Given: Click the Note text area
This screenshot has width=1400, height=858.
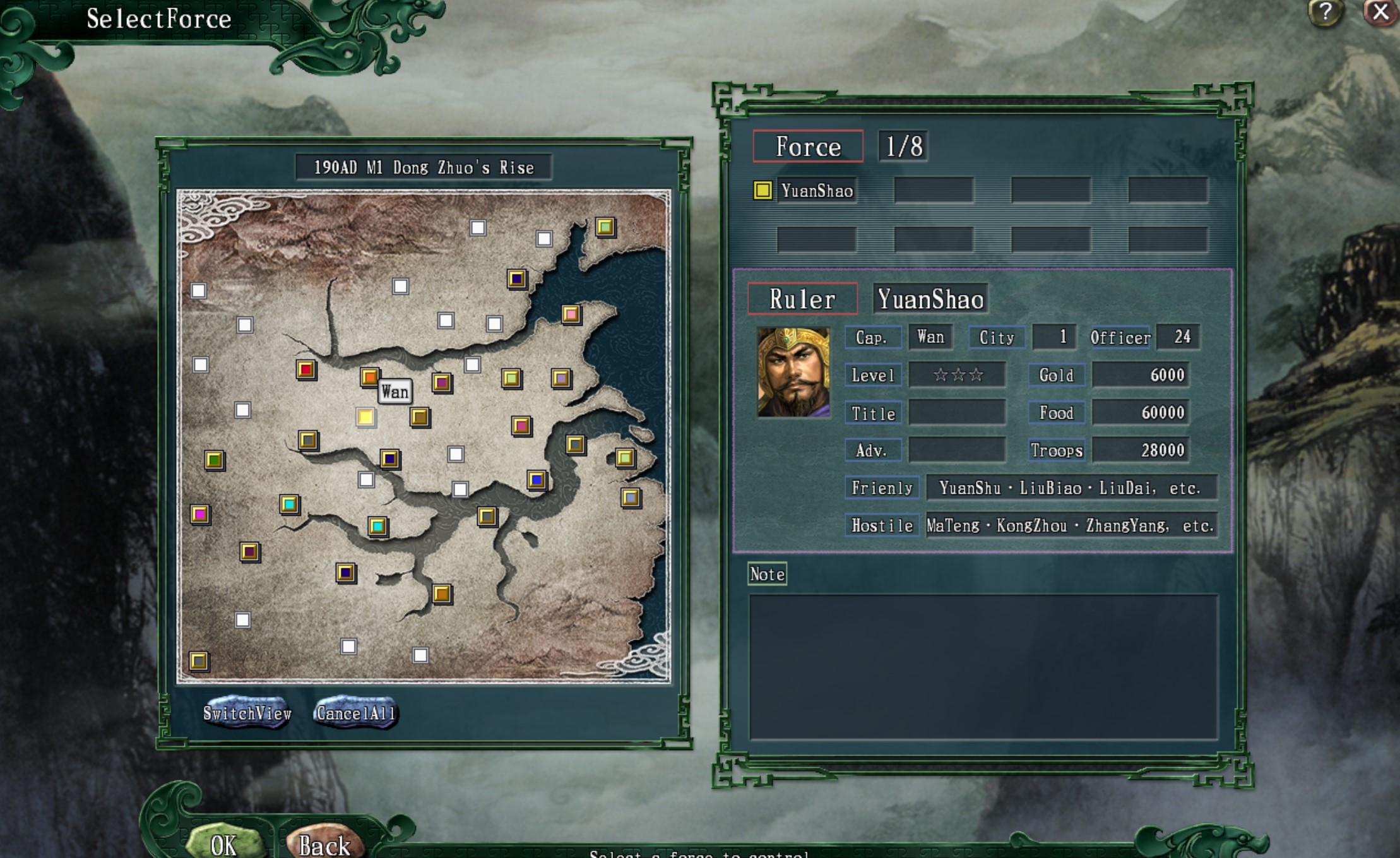Looking at the screenshot, I should point(983,667).
